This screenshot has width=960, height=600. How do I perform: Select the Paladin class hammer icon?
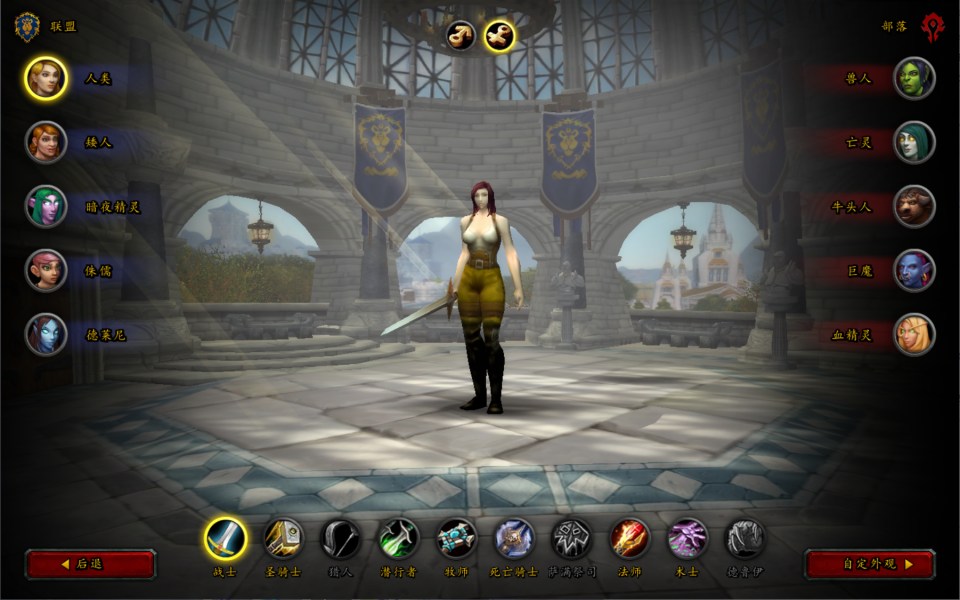283,539
